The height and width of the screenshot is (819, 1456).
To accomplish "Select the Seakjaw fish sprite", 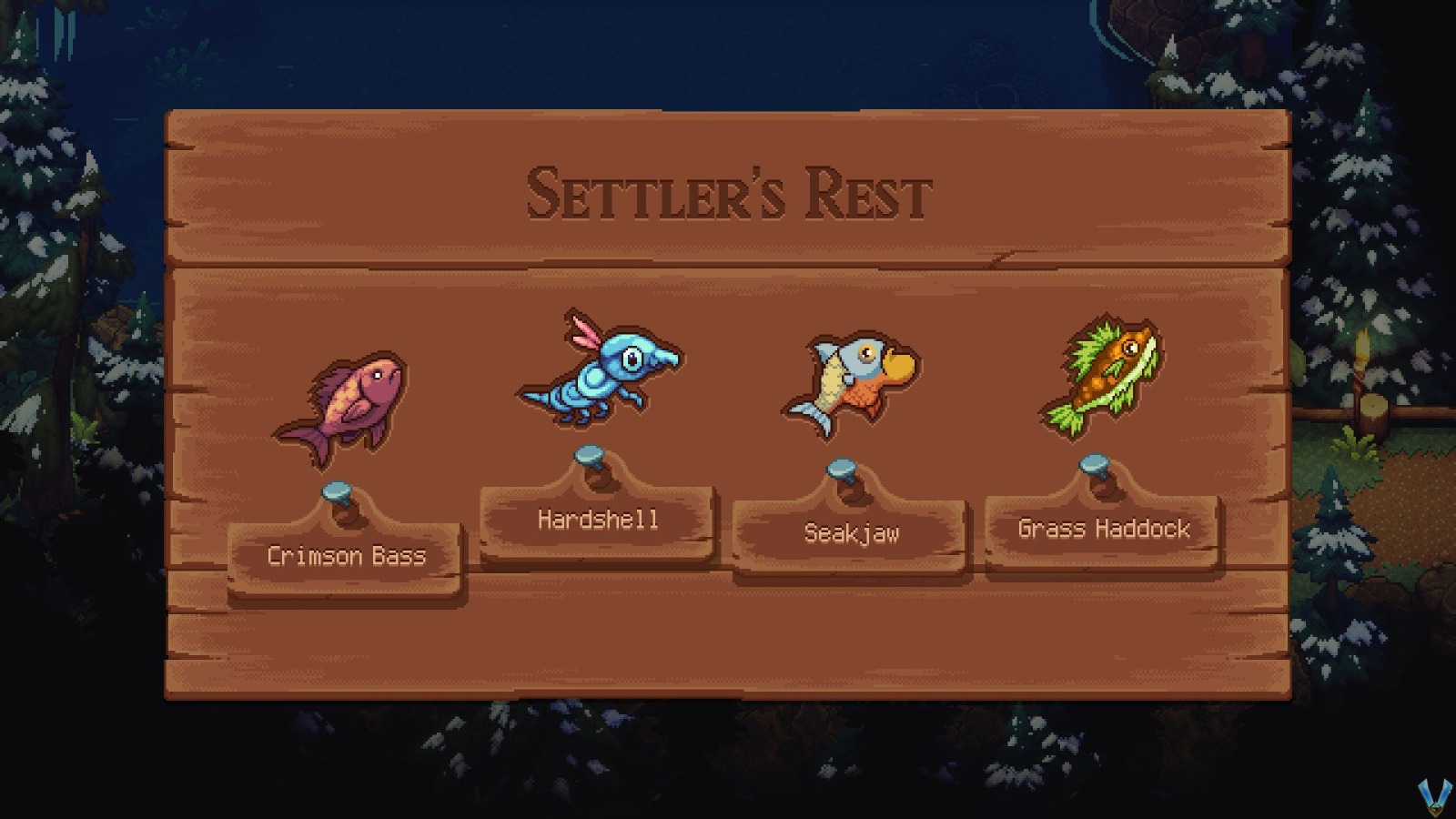I will coord(851,378).
